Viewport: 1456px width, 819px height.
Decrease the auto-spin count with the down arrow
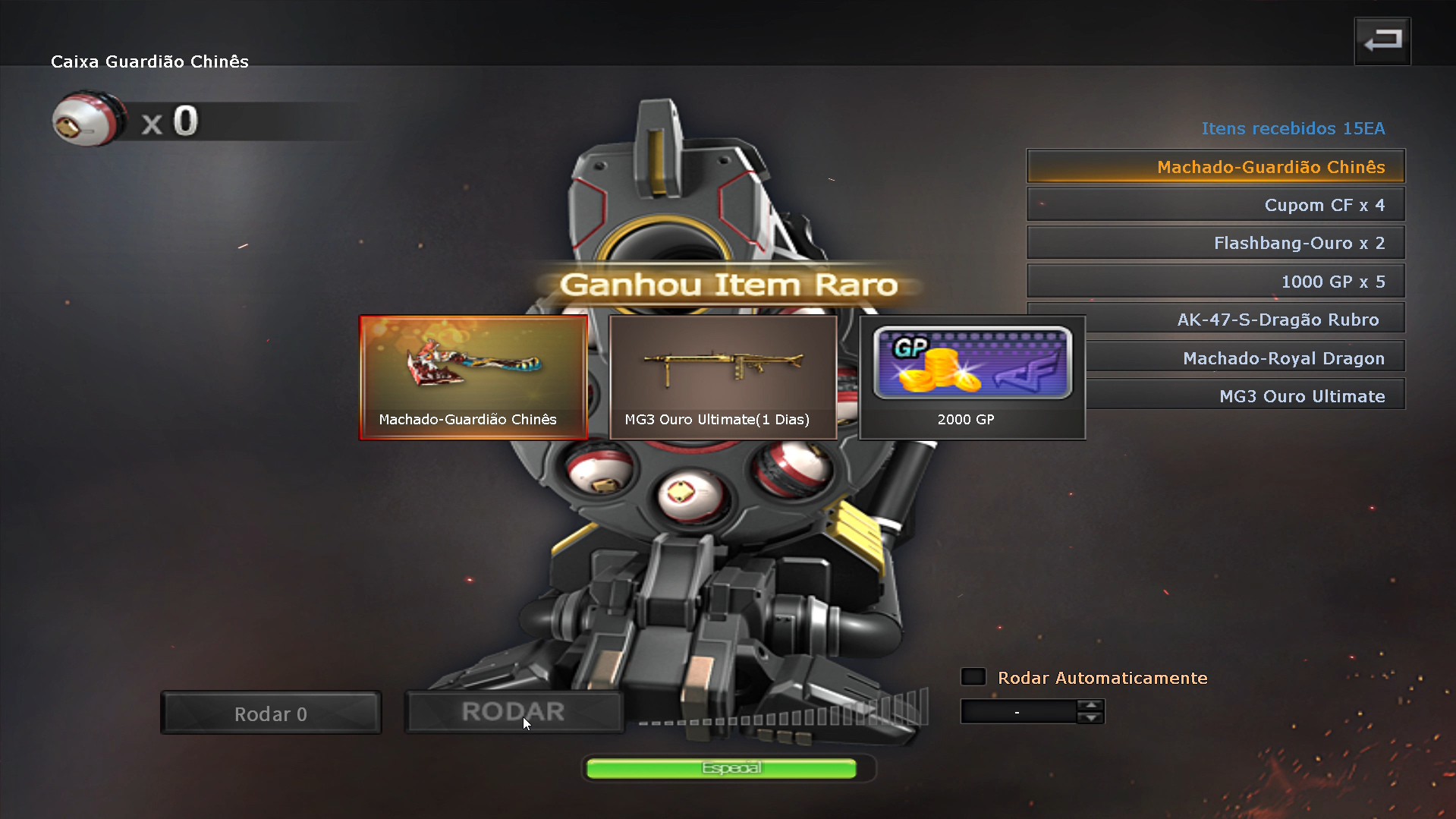[1090, 718]
